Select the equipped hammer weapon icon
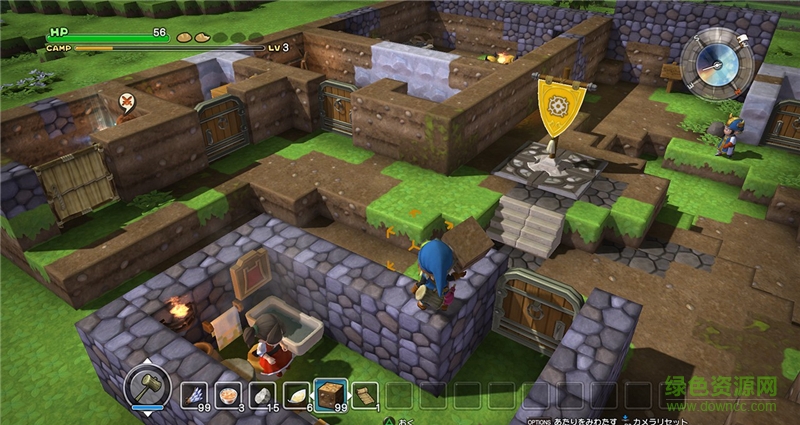 (x=148, y=386)
